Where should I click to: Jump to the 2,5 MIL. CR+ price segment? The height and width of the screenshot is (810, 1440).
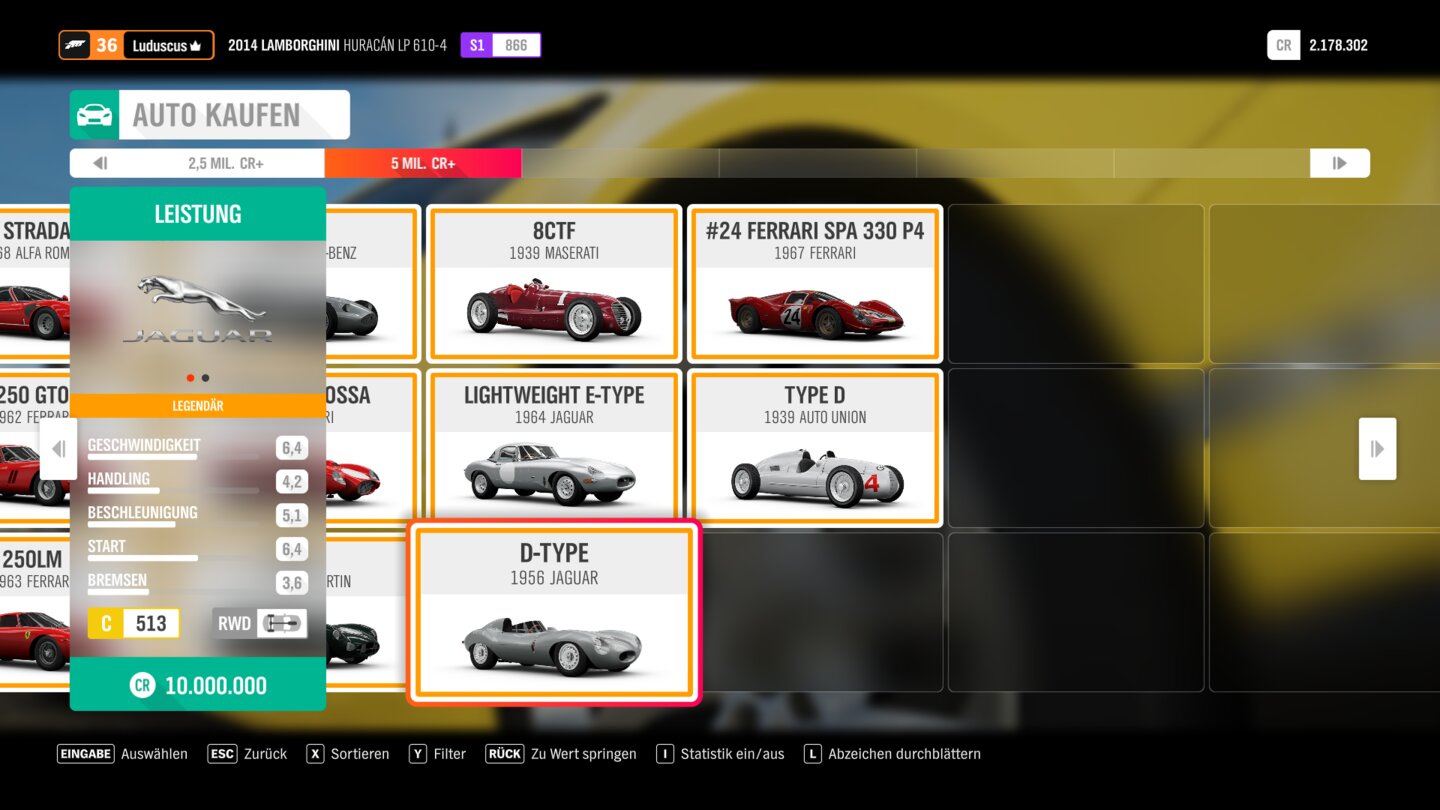[x=225, y=163]
